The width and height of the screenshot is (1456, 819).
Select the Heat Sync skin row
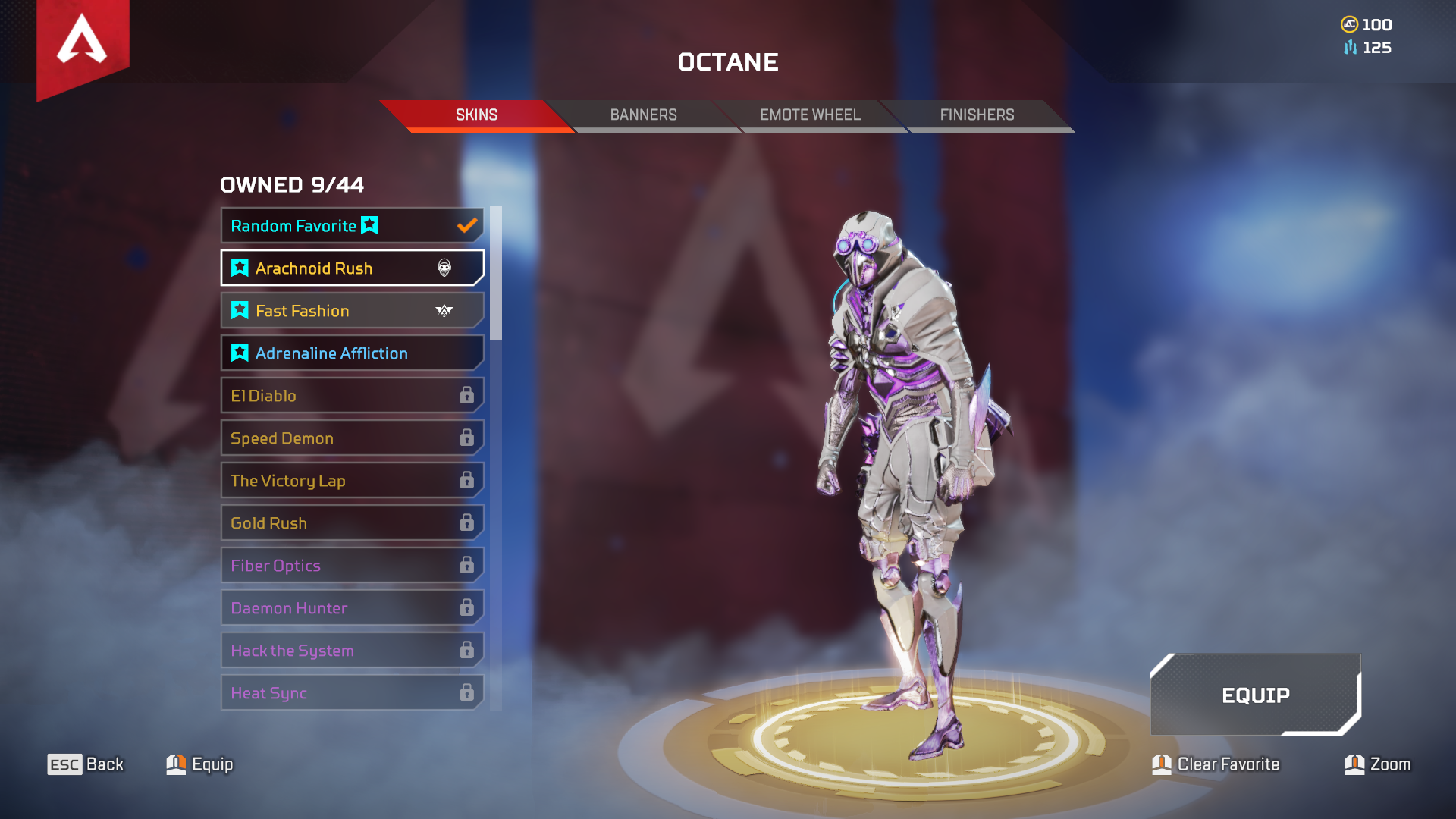tap(352, 692)
